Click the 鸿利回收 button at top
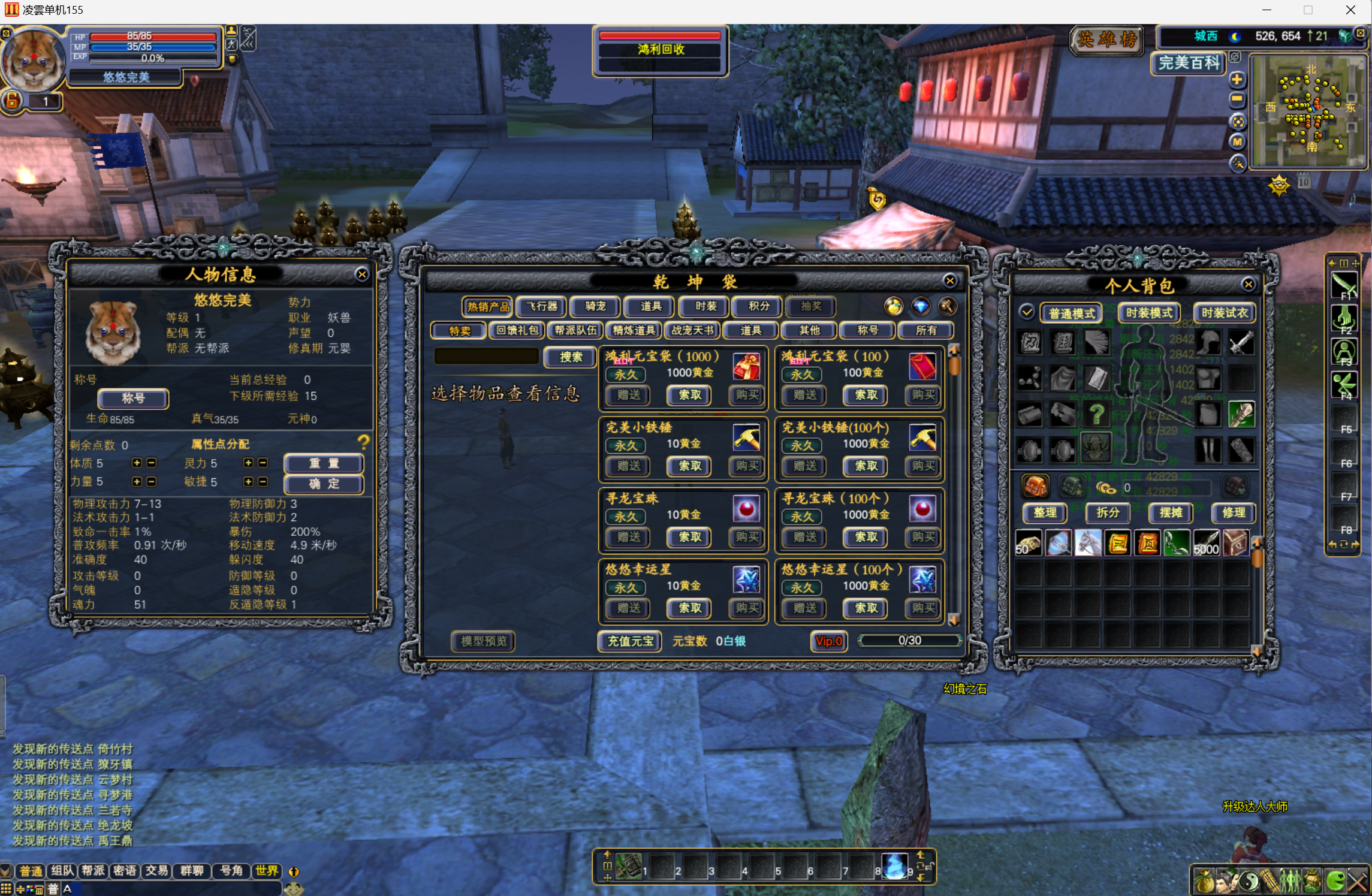The height and width of the screenshot is (896, 1372). coord(661,50)
